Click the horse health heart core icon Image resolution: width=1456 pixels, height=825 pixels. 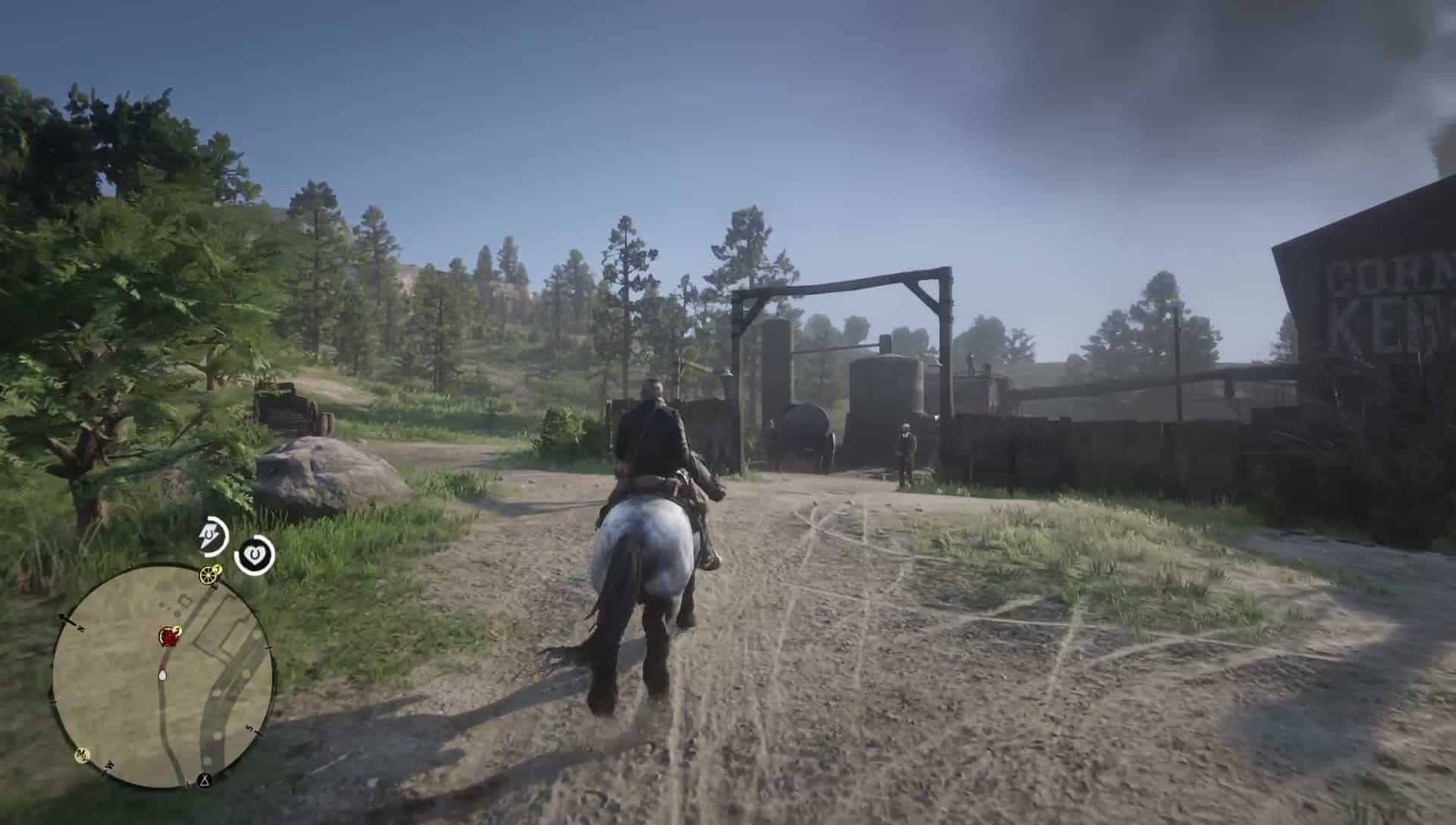[255, 554]
